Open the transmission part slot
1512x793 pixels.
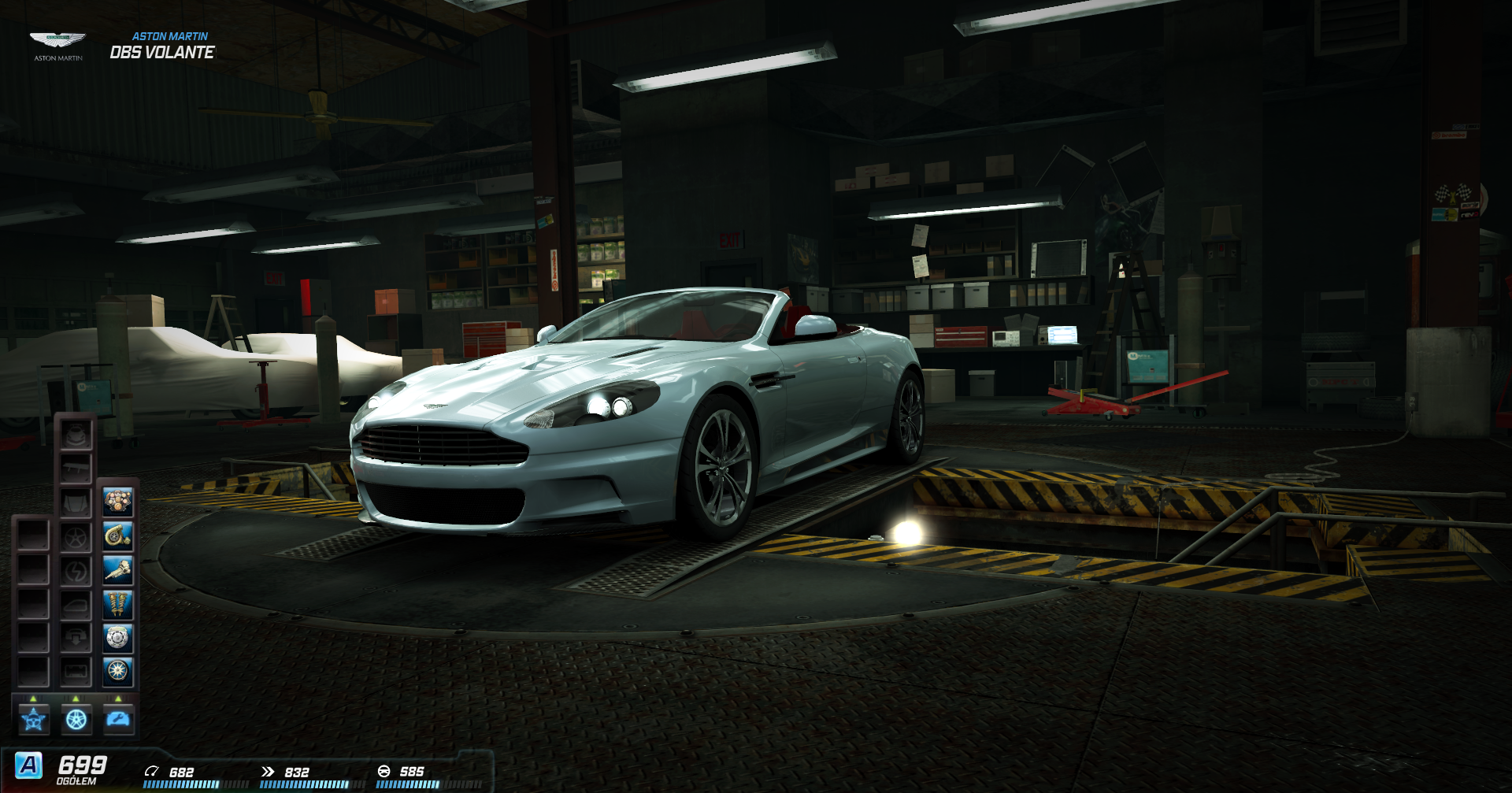coord(118,570)
